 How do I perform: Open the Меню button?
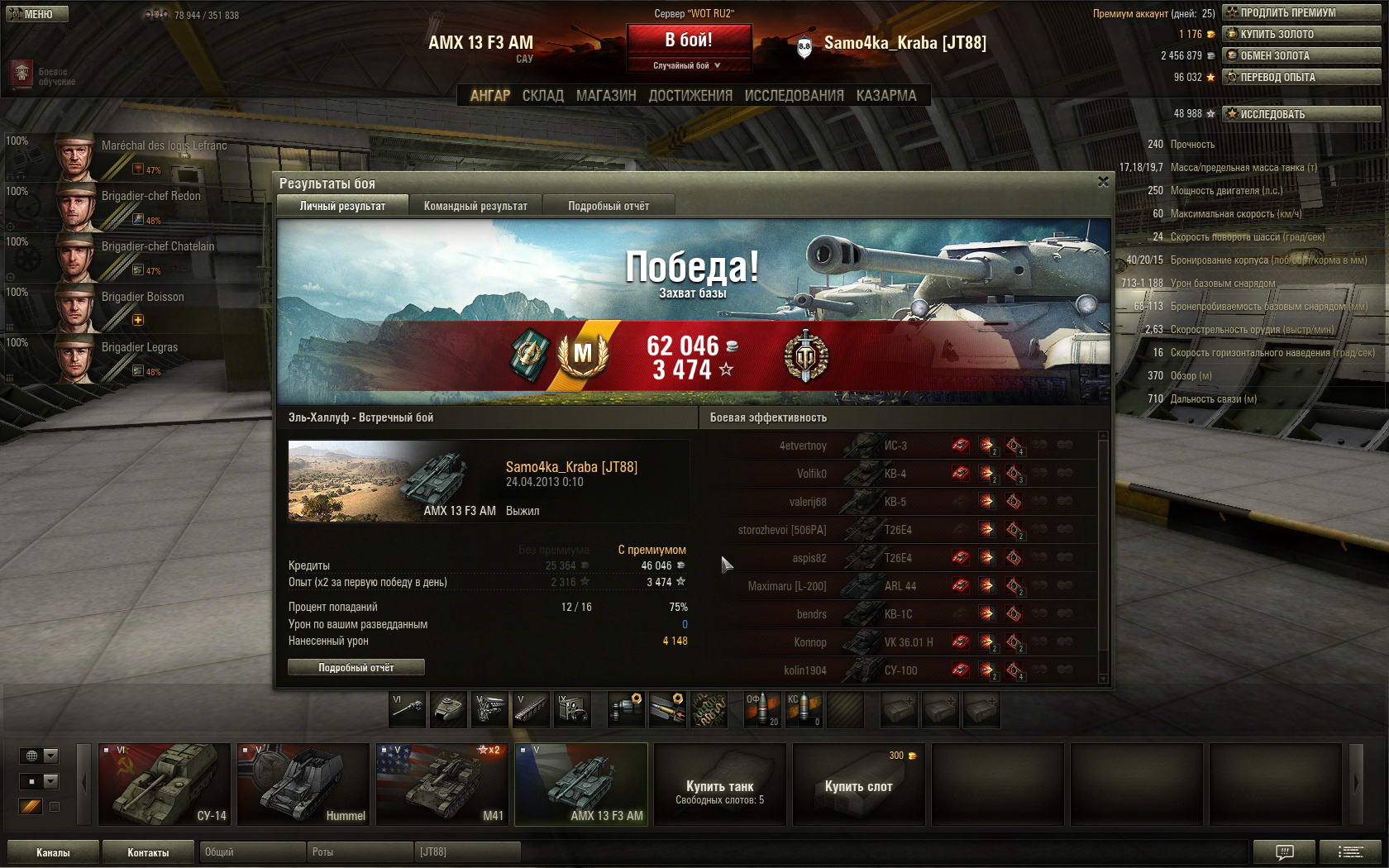(35, 14)
